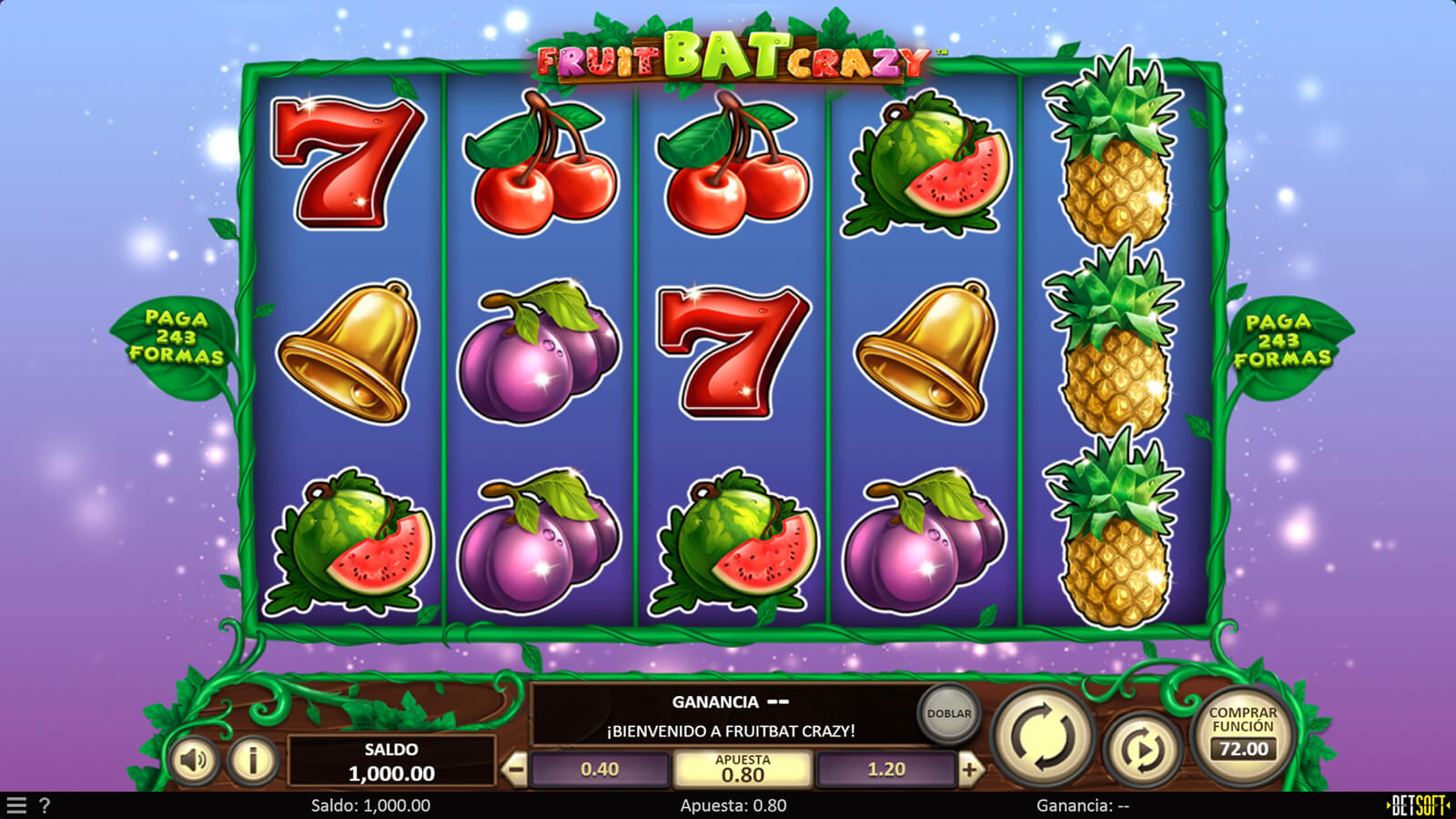The height and width of the screenshot is (819, 1456).
Task: Spin the reels with the main spin button
Action: tap(1042, 735)
